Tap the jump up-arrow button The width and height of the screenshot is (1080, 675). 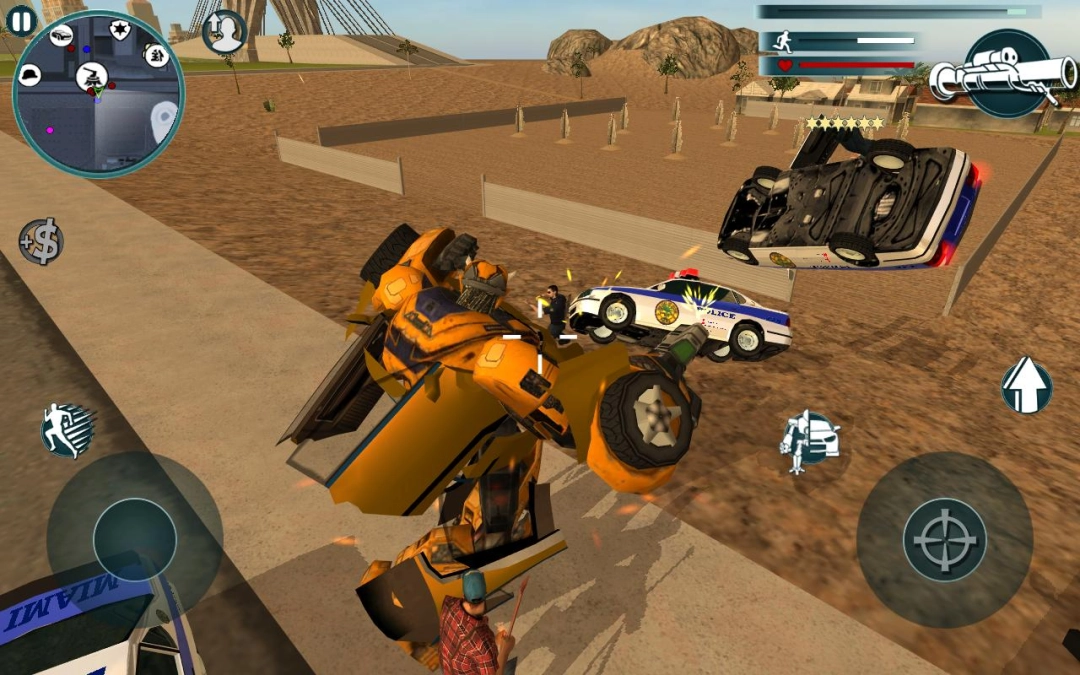1026,385
